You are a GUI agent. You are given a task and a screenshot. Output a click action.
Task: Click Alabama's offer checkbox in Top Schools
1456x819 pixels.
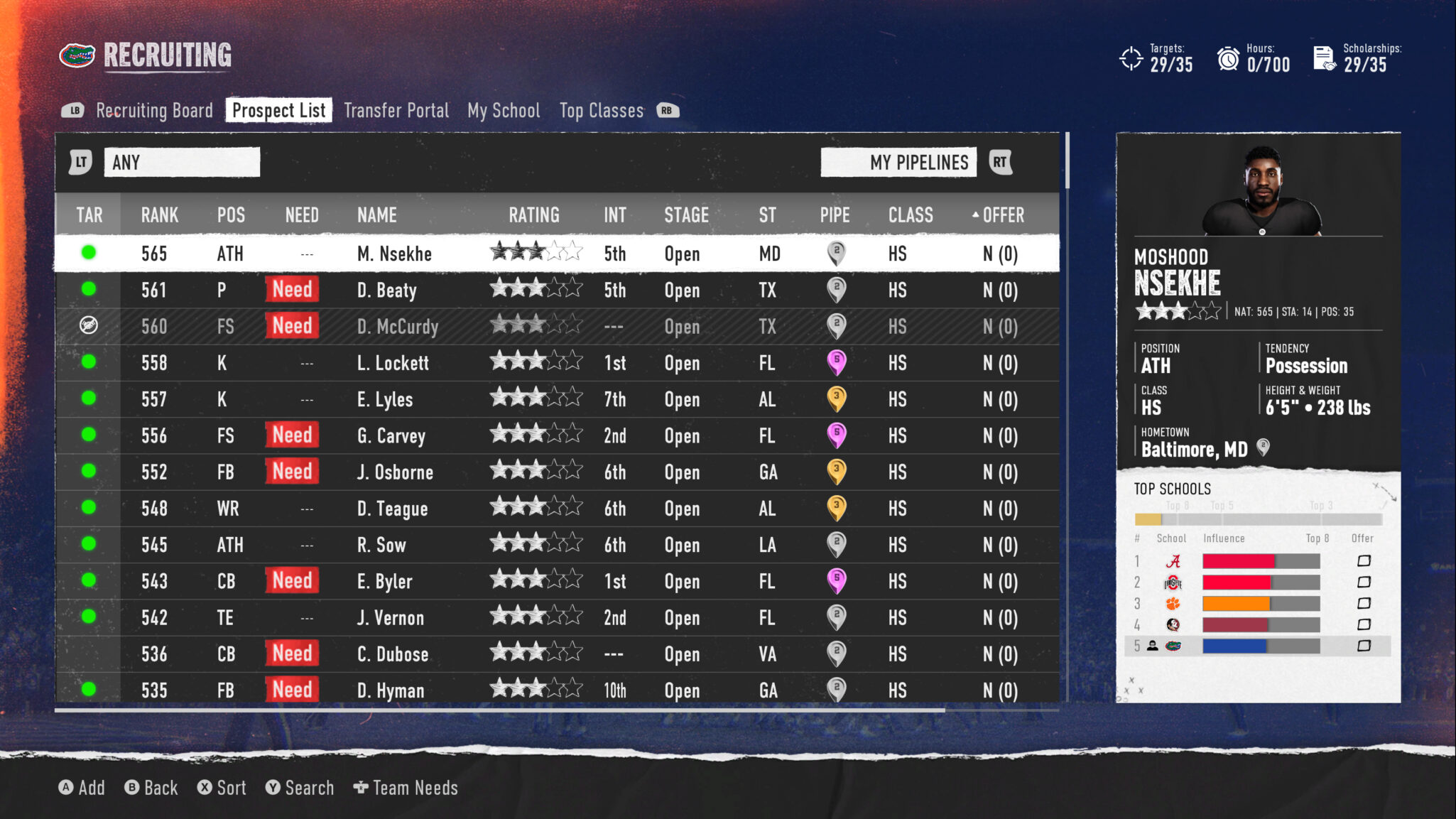coord(1364,561)
